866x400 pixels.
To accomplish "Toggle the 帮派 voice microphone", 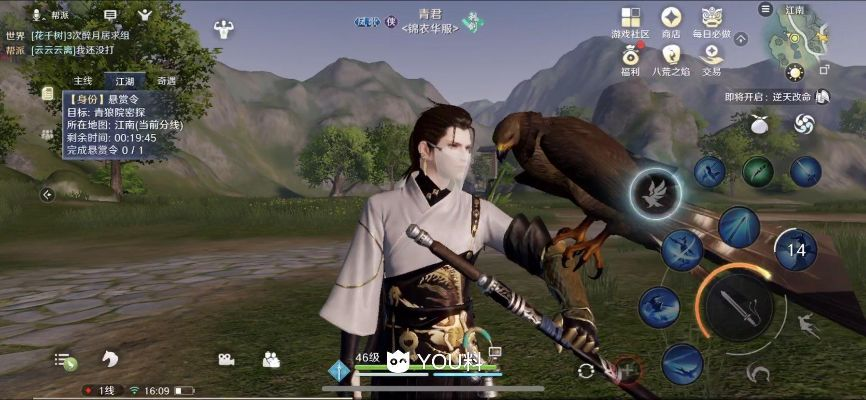I will click(38, 15).
